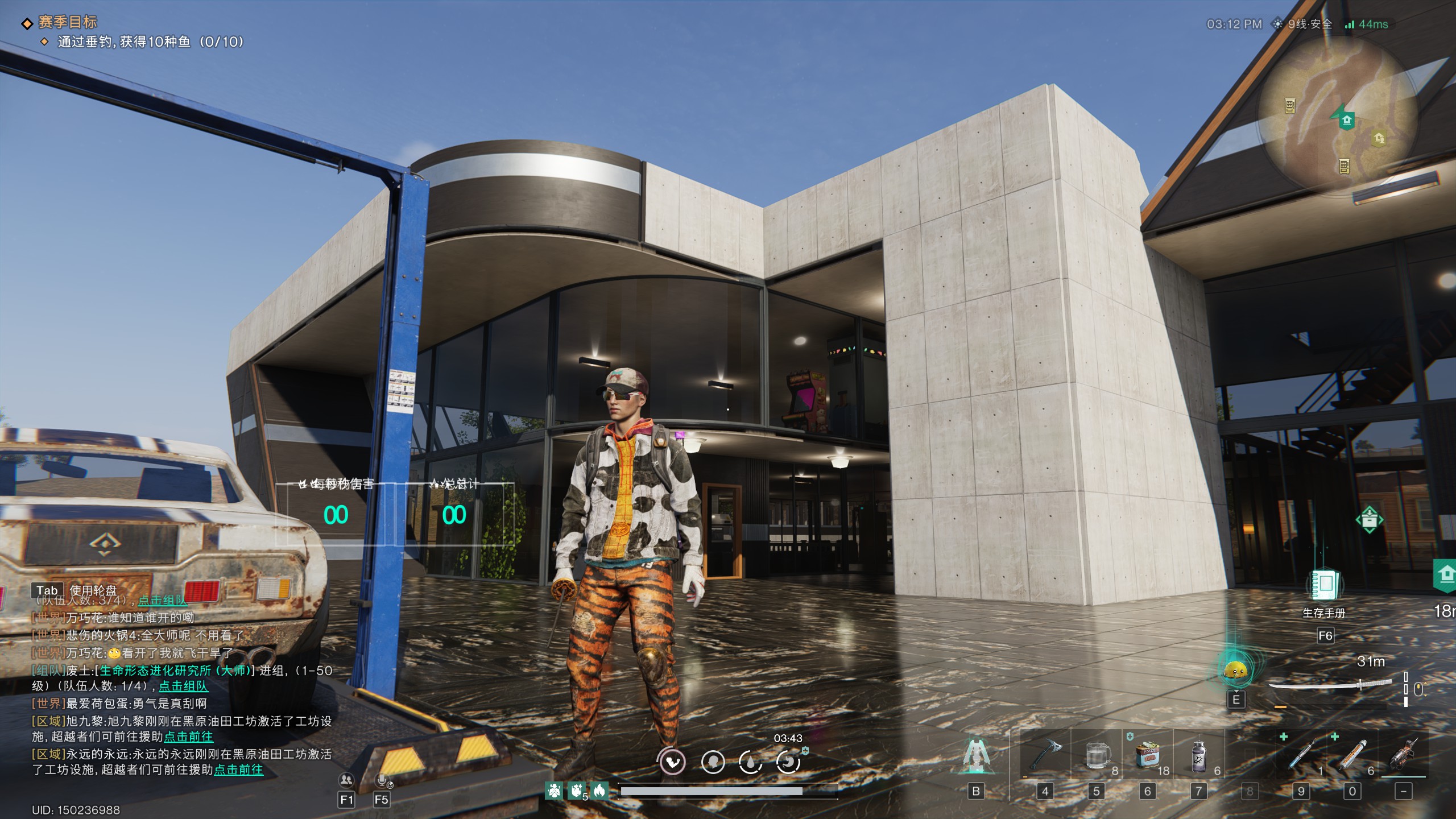This screenshot has height=819, width=1456.
Task: Open the 赛季目标 season goal tracker
Action: pos(67,22)
